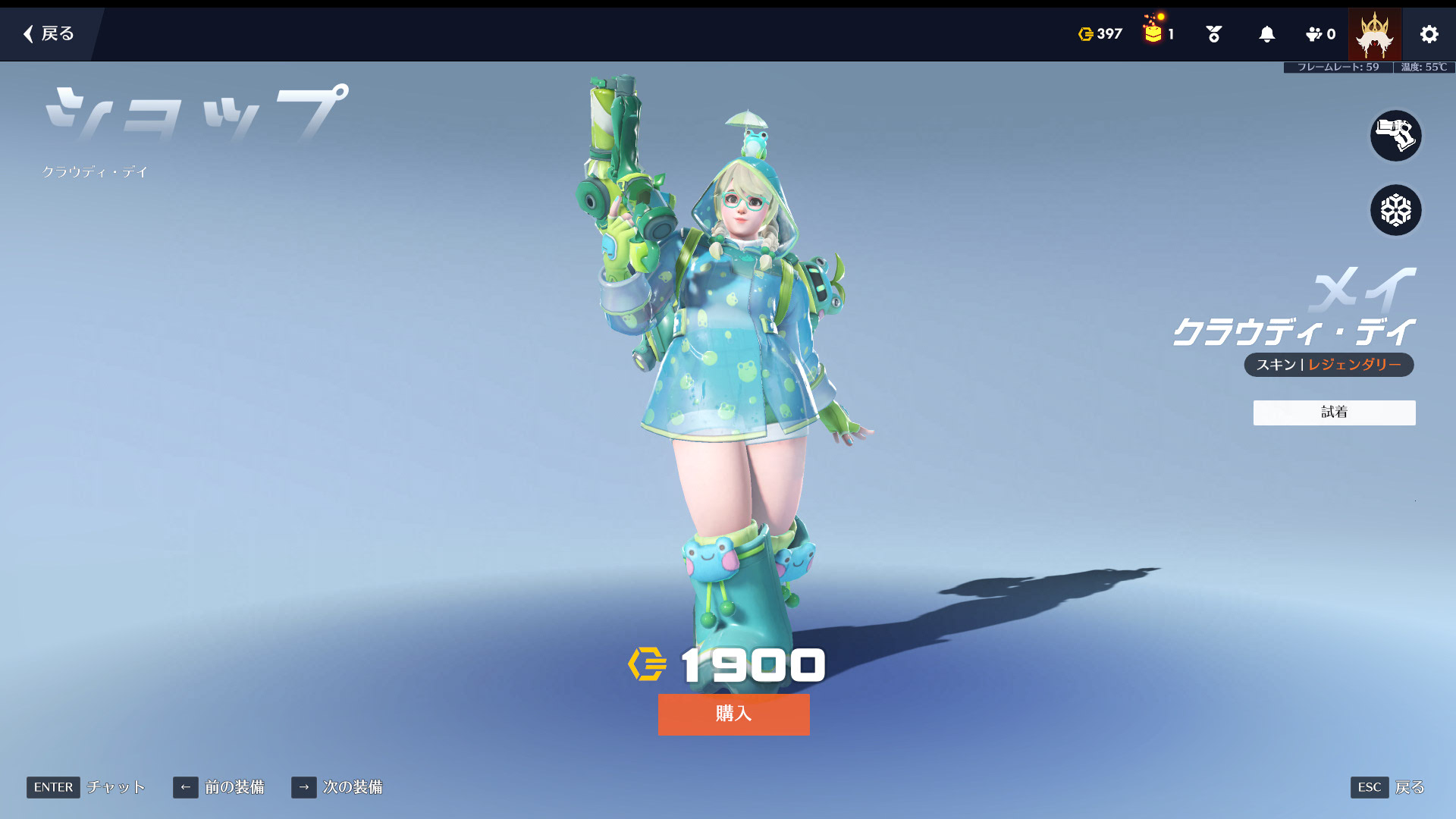The width and height of the screenshot is (1456, 819).
Task: Click the coin currency balance
Action: (x=1100, y=34)
